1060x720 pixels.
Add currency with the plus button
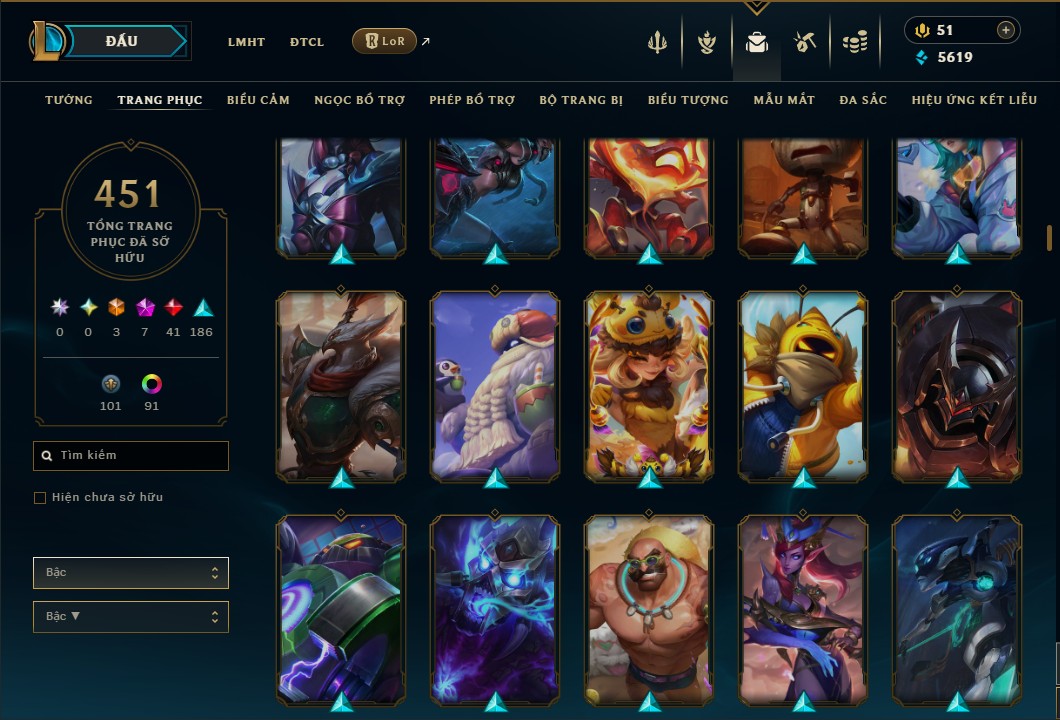(1005, 31)
